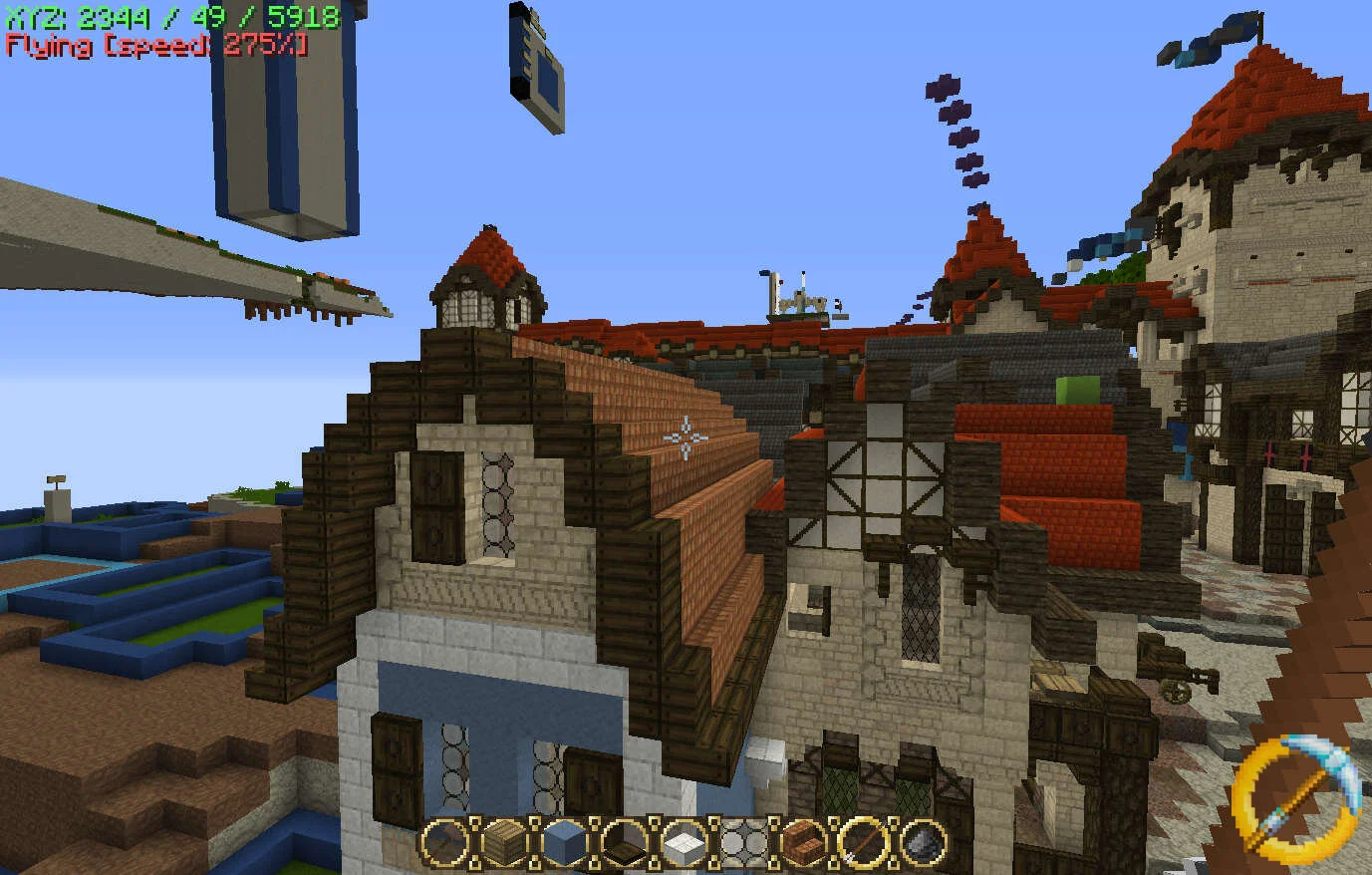Select the dark oak slab item slot
Screen dimensions: 1372x875
tap(623, 845)
